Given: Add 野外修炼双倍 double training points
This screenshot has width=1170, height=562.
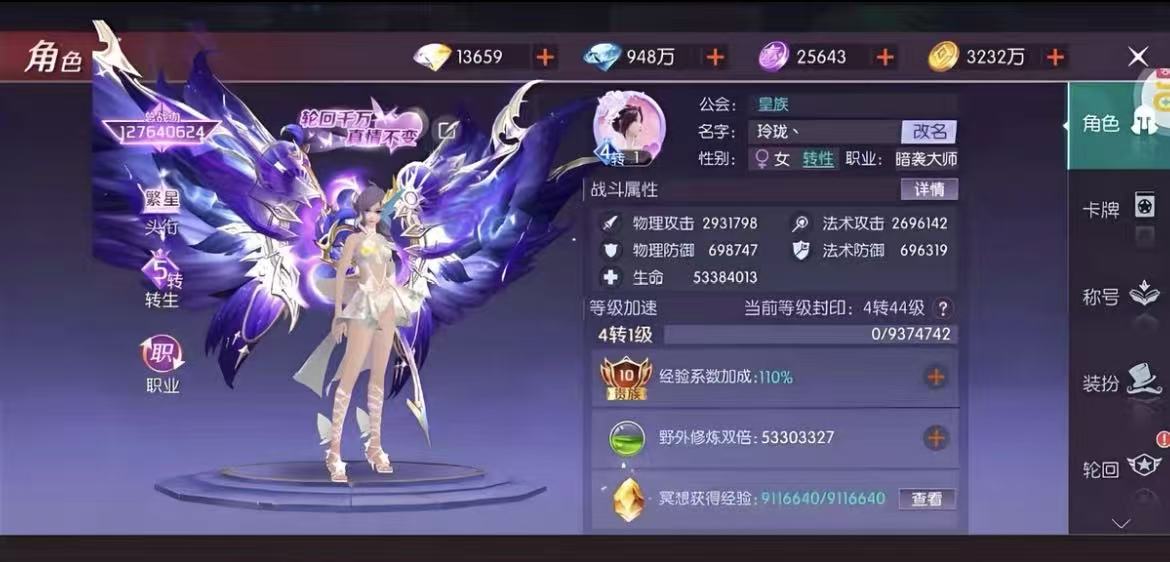Looking at the screenshot, I should point(935,437).
